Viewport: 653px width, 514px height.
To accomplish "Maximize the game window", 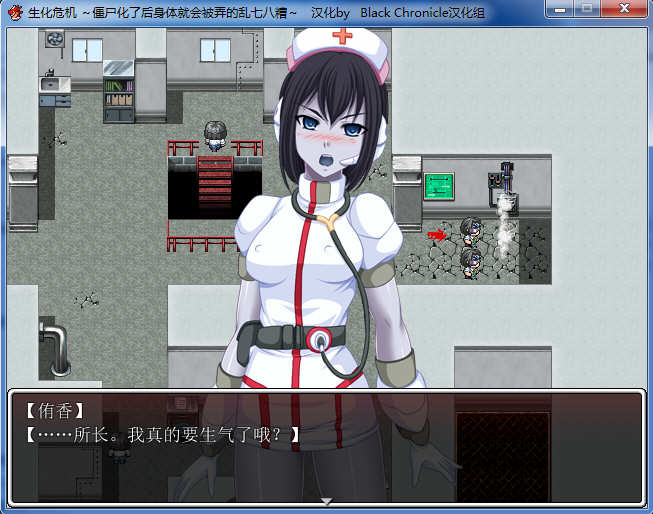I will pos(585,11).
